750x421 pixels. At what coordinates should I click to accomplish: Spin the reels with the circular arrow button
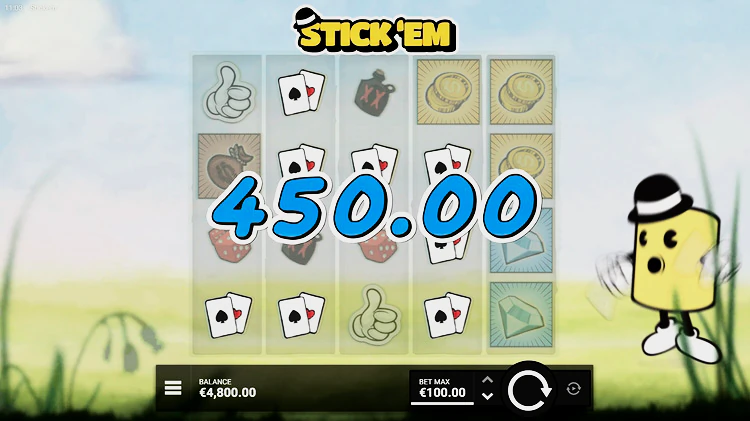529,389
